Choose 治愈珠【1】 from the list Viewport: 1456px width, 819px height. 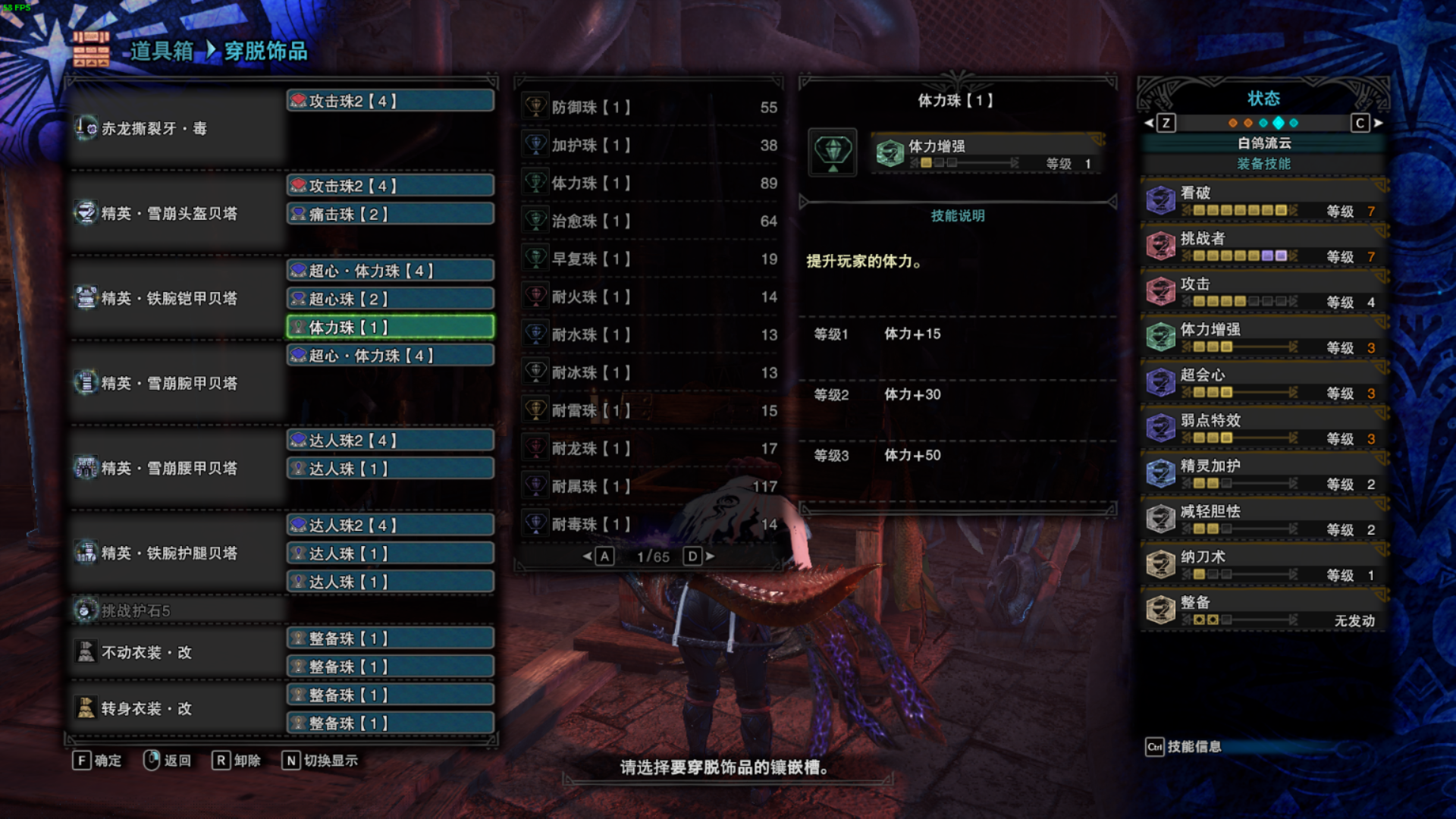649,221
